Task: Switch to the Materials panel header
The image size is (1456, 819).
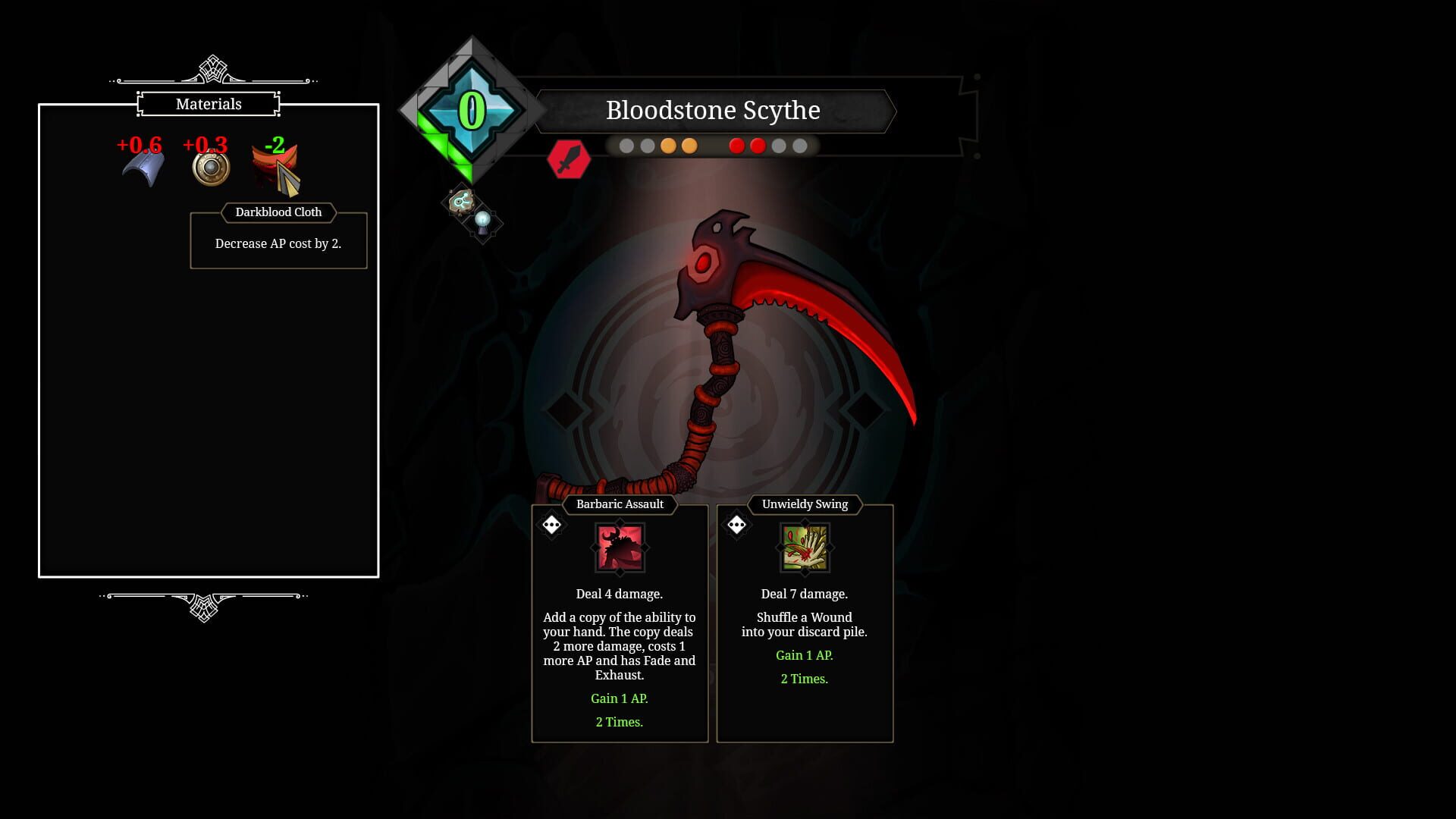Action: click(x=209, y=104)
